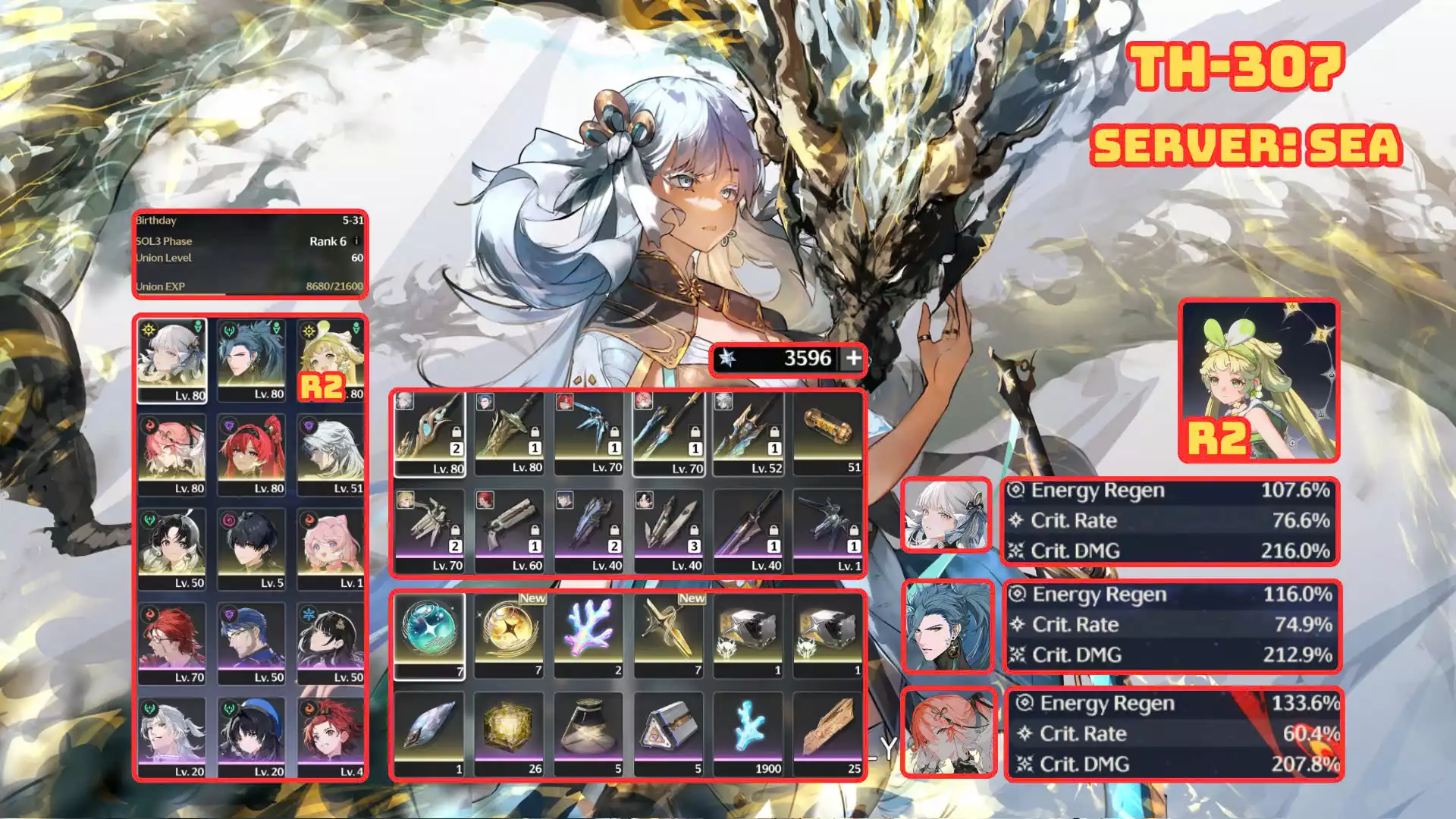This screenshot has height=819, width=1456.
Task: Select the Lv. 1 pink-haired character
Action: 330,548
